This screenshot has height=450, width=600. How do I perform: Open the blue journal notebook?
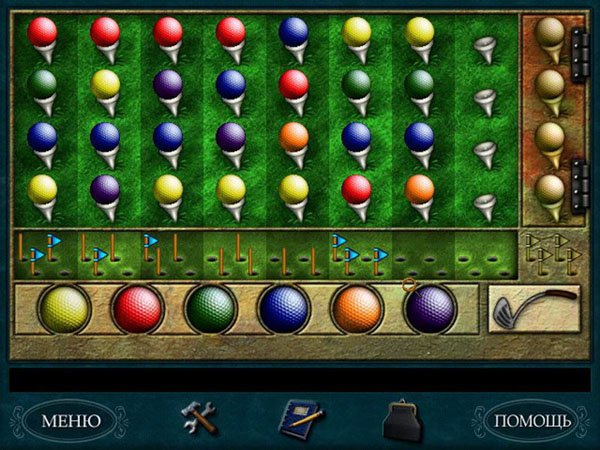pos(299,418)
